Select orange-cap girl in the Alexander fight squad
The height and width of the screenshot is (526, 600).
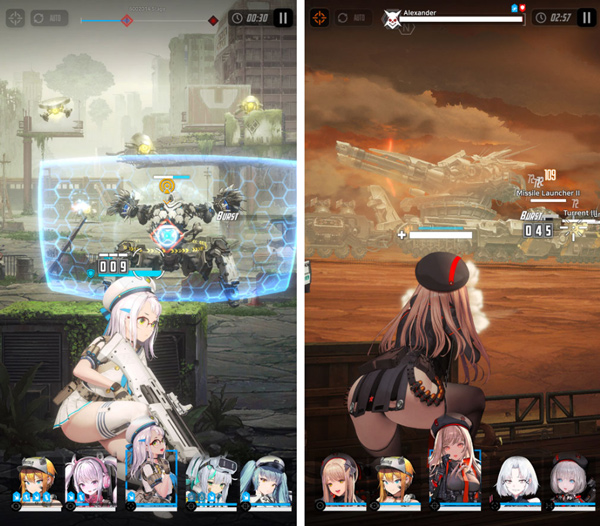(x=396, y=478)
